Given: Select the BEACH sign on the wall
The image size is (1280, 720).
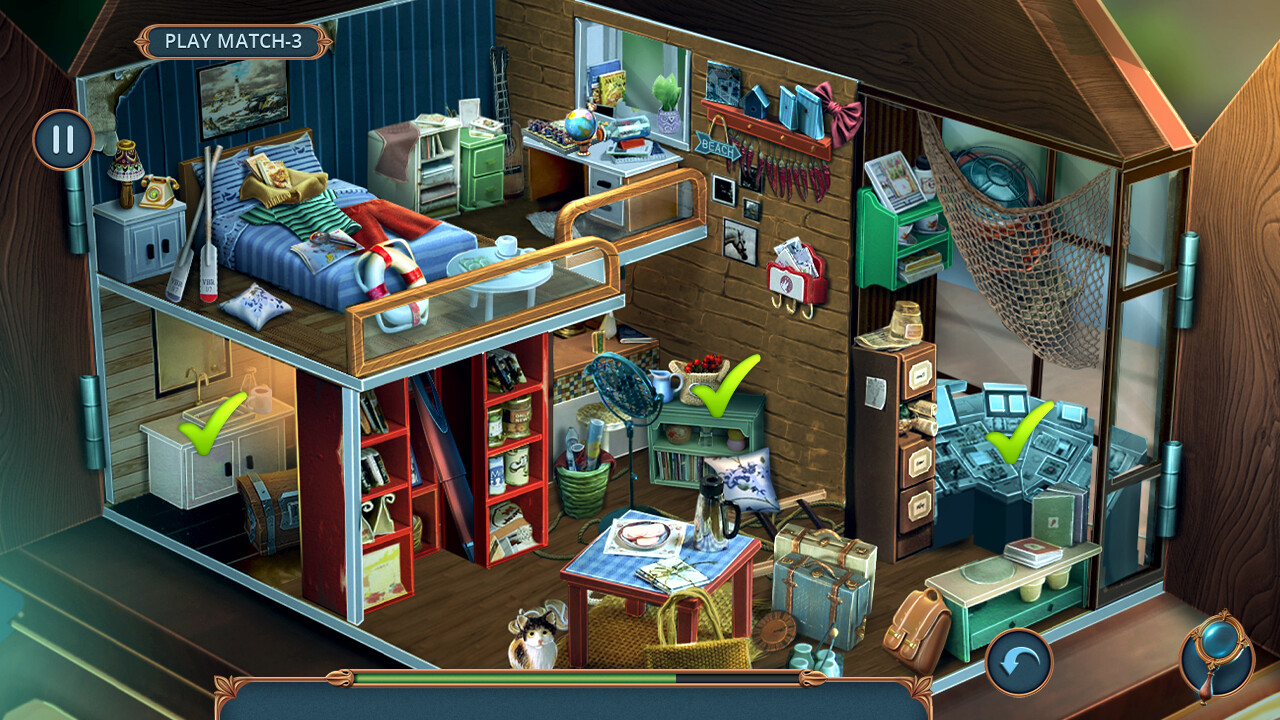Looking at the screenshot, I should click(x=719, y=147).
